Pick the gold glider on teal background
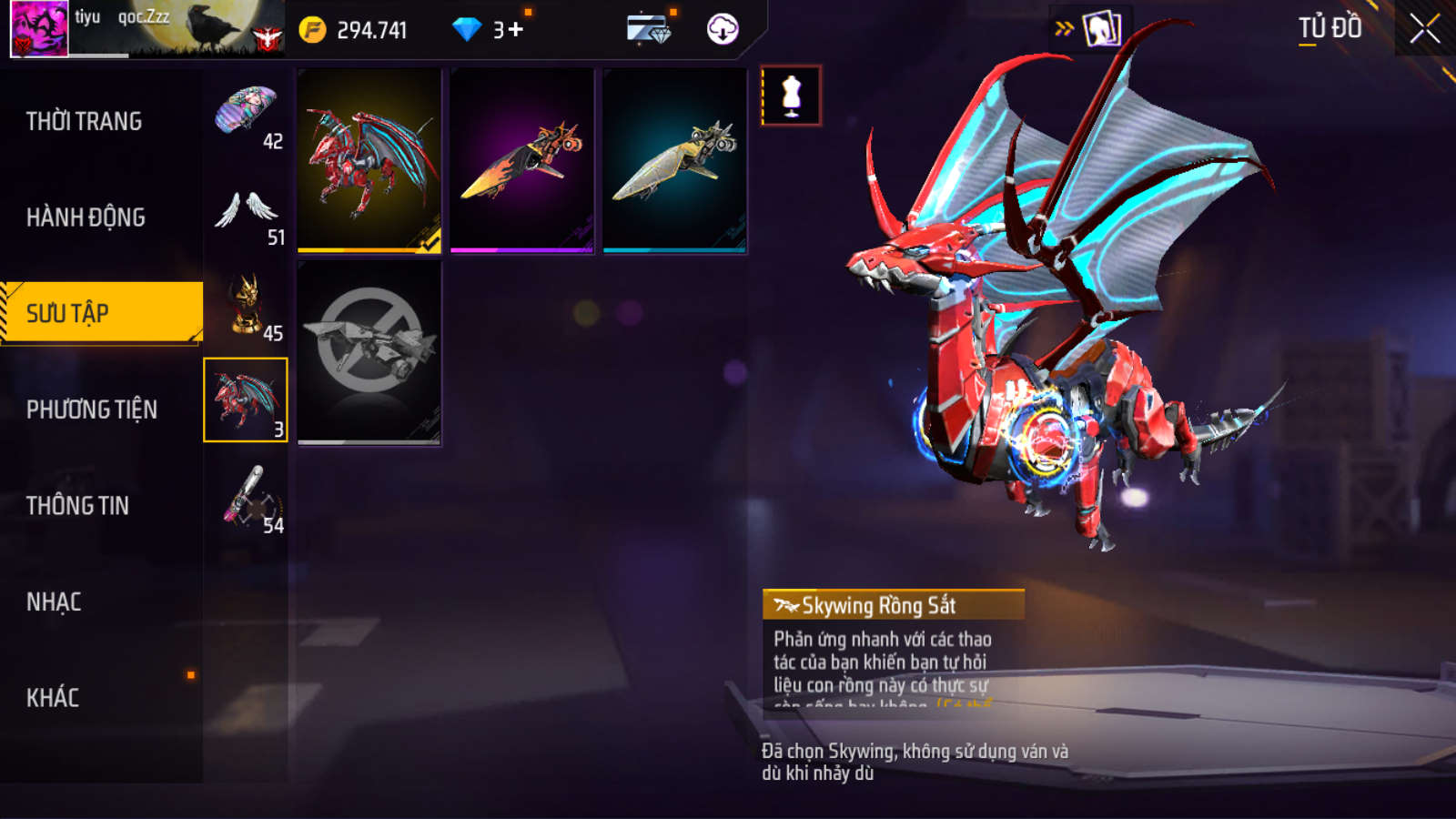This screenshot has height=819, width=1456. [675, 161]
